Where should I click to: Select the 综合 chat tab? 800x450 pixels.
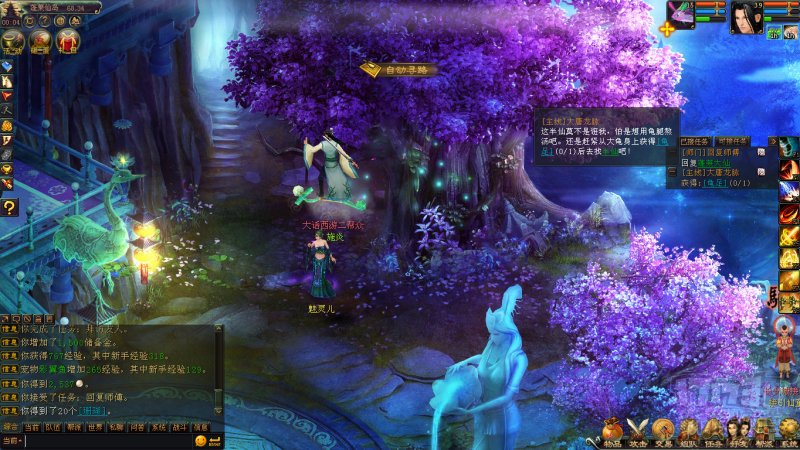pos(11,427)
